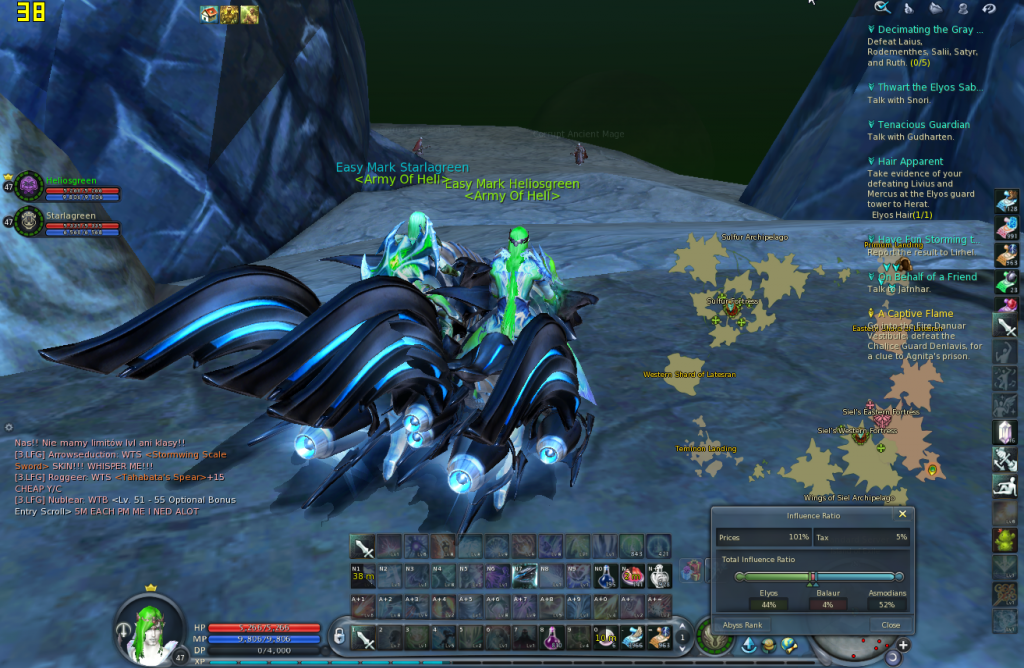Show the Tenacious Guardian quest details
1024x668 pixels.
pyautogui.click(x=924, y=125)
